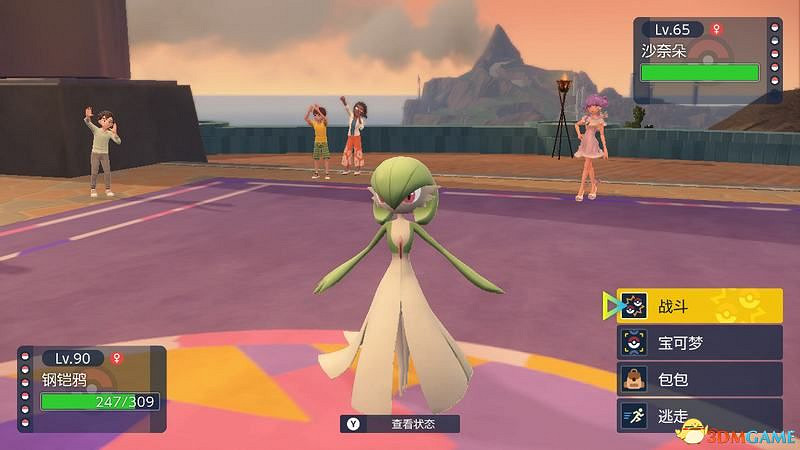Open the 包包 (Bag) menu

699,379
